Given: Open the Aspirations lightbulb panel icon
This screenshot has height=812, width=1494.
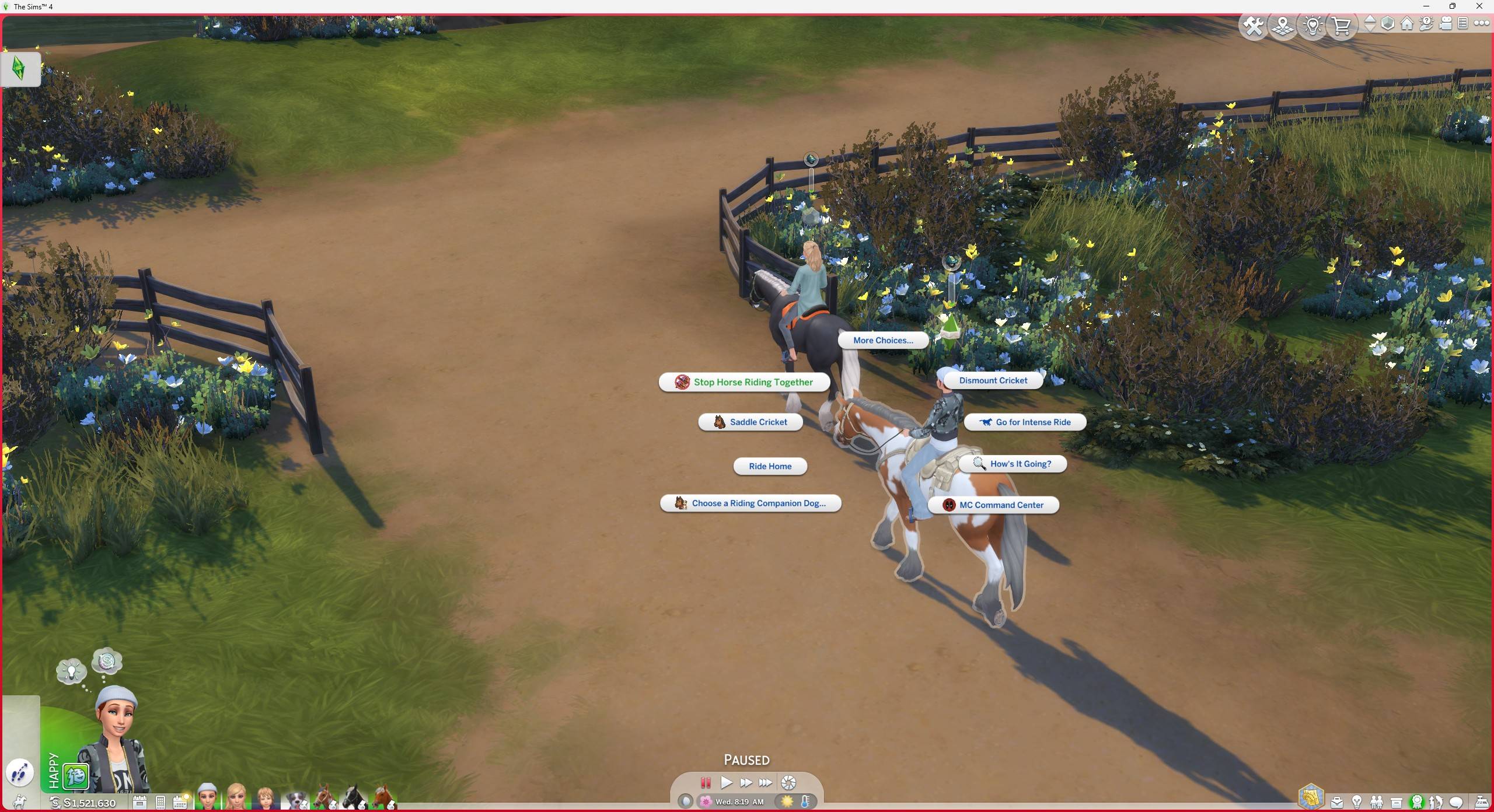Looking at the screenshot, I should tap(1357, 803).
